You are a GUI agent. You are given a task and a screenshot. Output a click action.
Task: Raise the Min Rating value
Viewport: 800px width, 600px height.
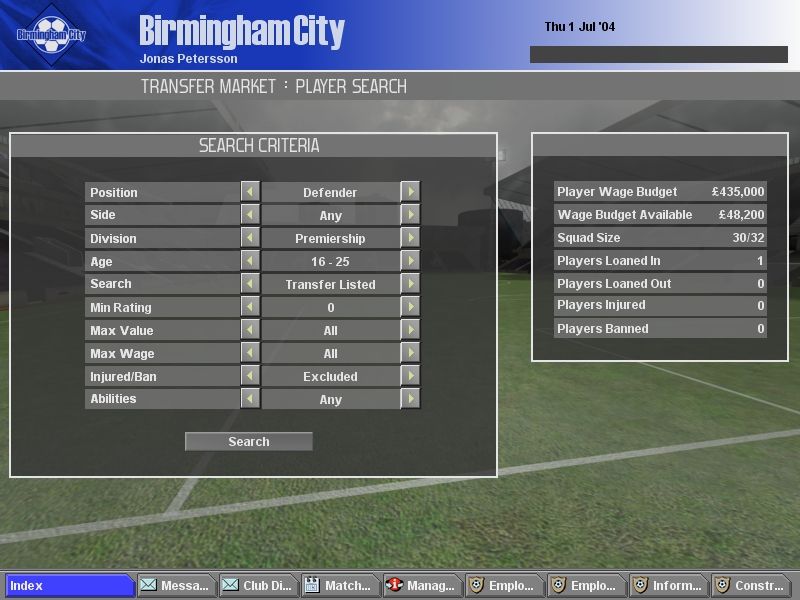pyautogui.click(x=410, y=307)
